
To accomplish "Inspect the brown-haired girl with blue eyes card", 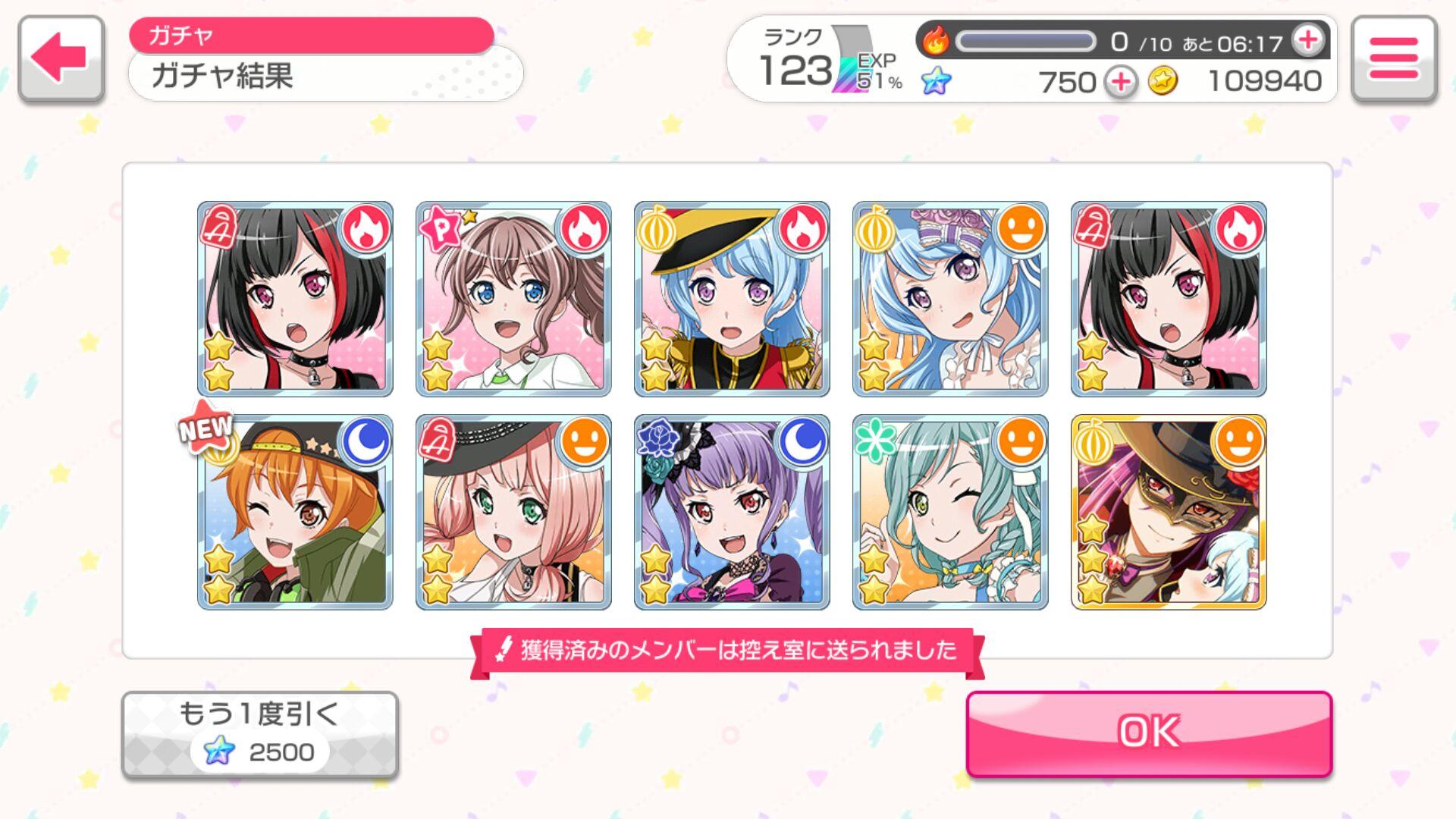I will [x=513, y=299].
